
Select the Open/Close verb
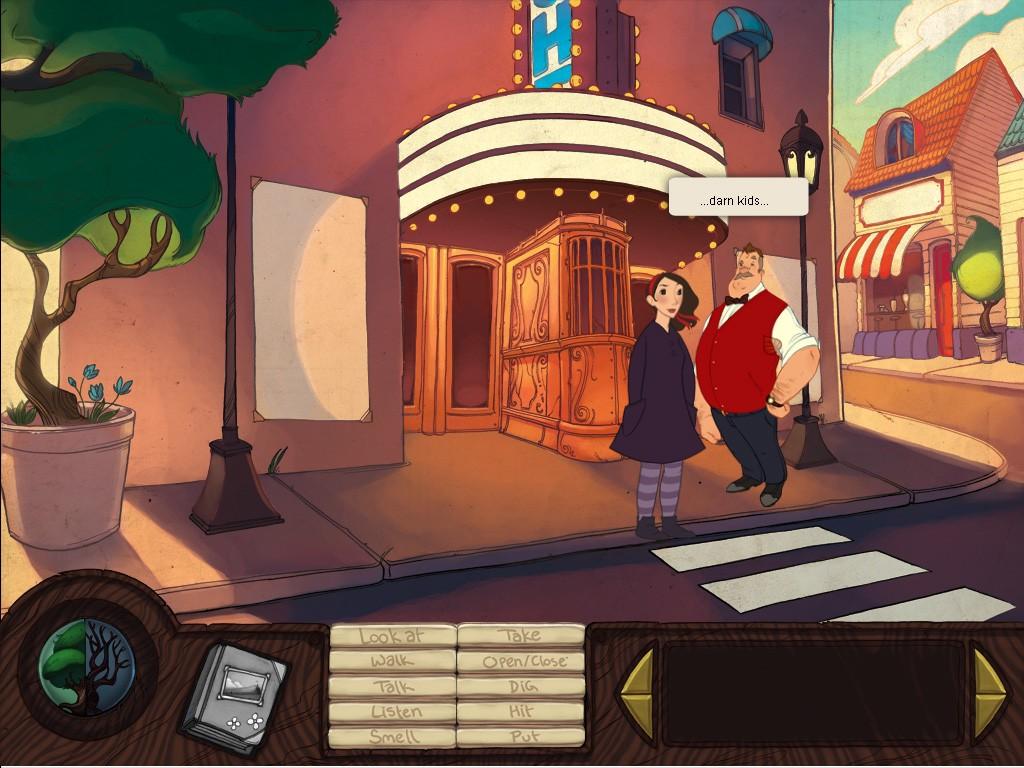[x=520, y=661]
